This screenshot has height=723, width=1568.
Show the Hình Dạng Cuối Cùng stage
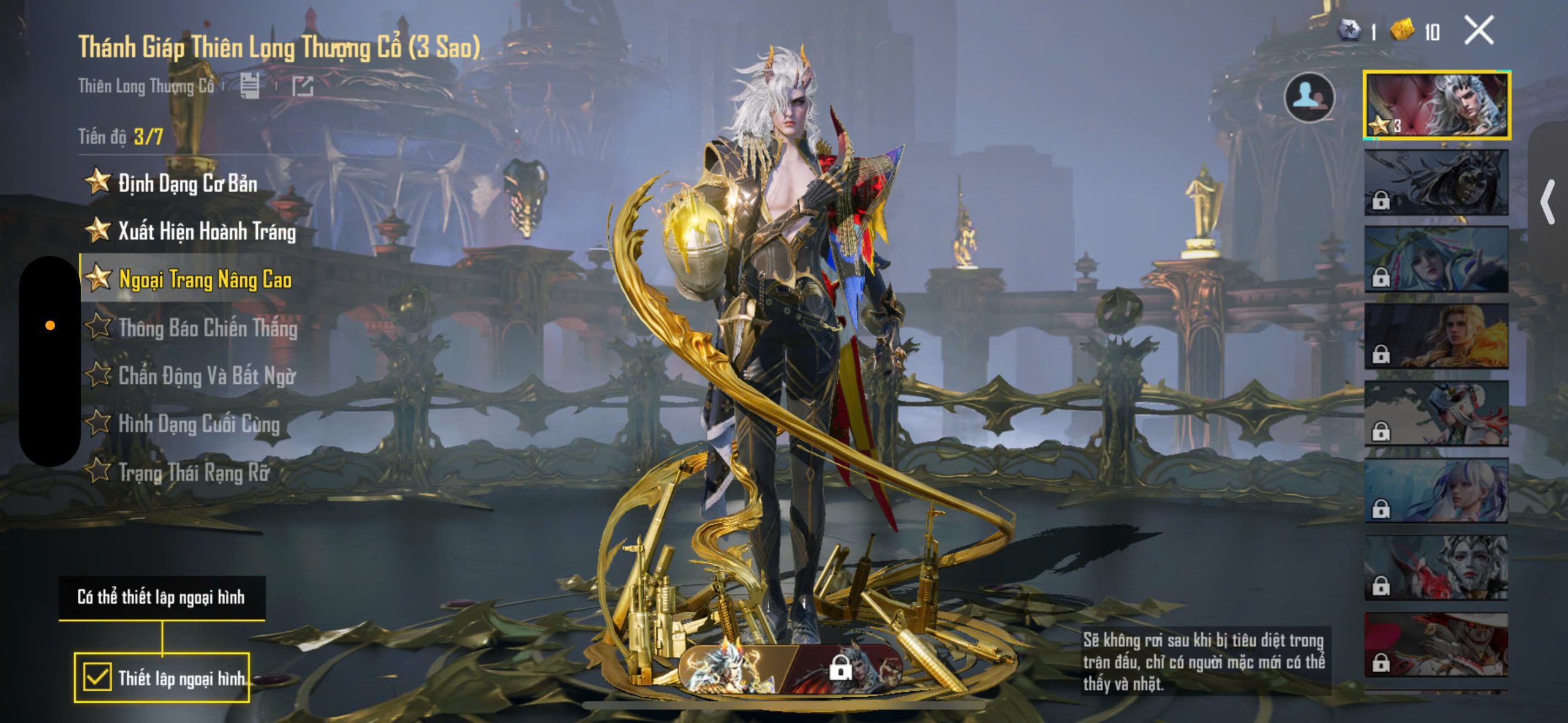(x=198, y=424)
